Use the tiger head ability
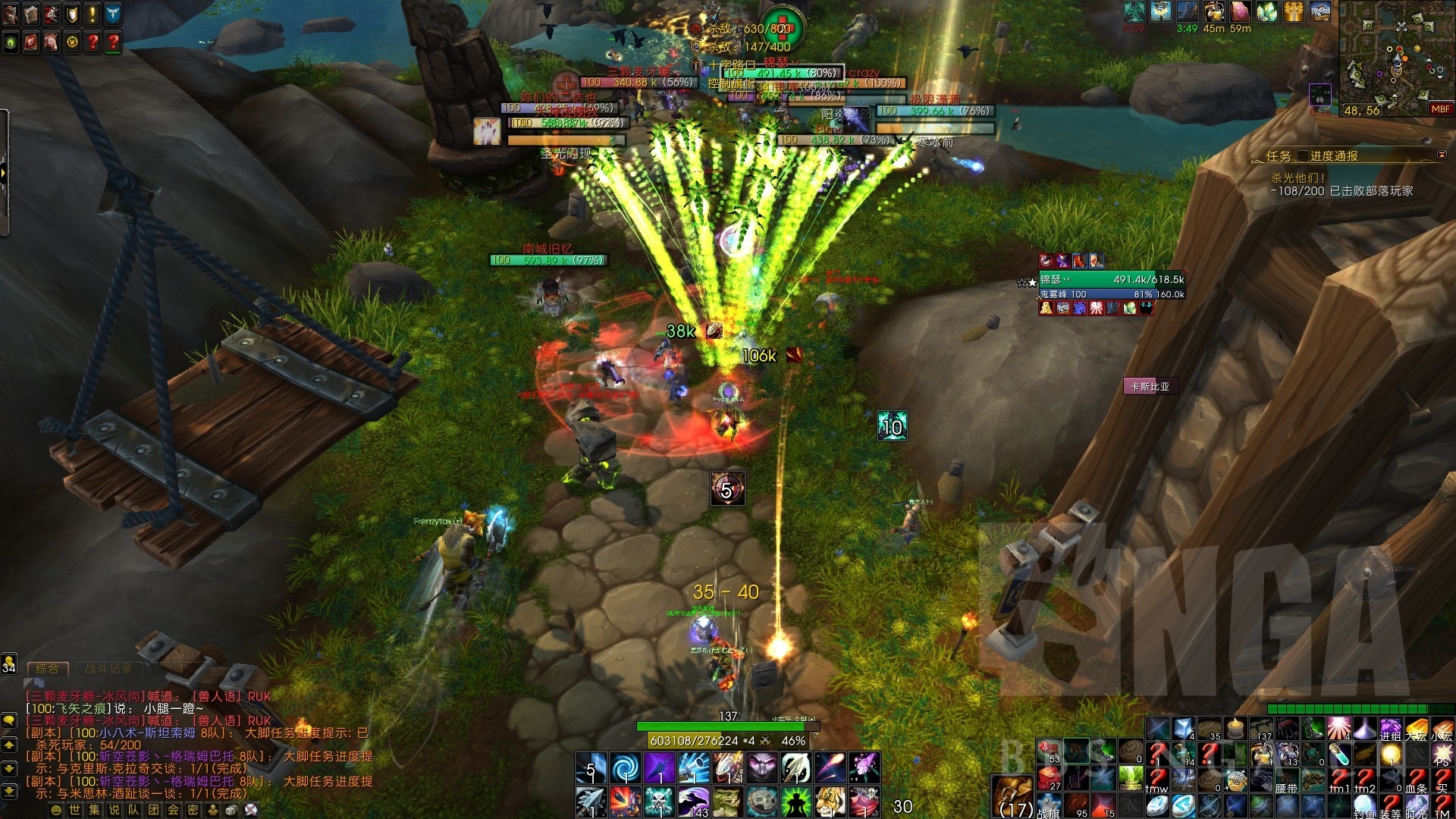Viewport: 1456px width, 819px height. (x=830, y=802)
